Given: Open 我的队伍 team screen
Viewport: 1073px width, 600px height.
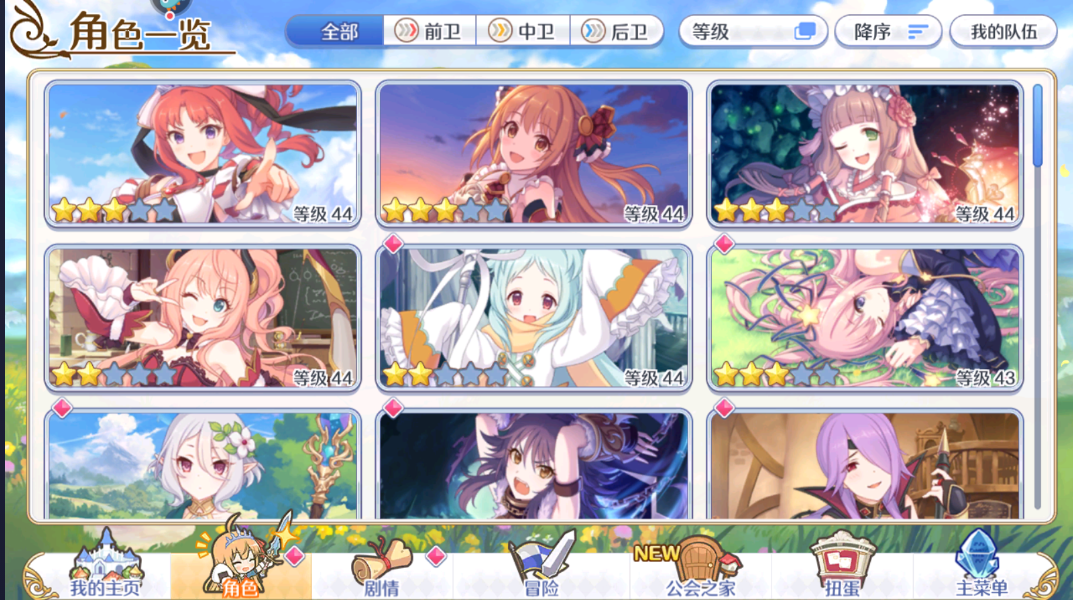Looking at the screenshot, I should coord(1002,31).
